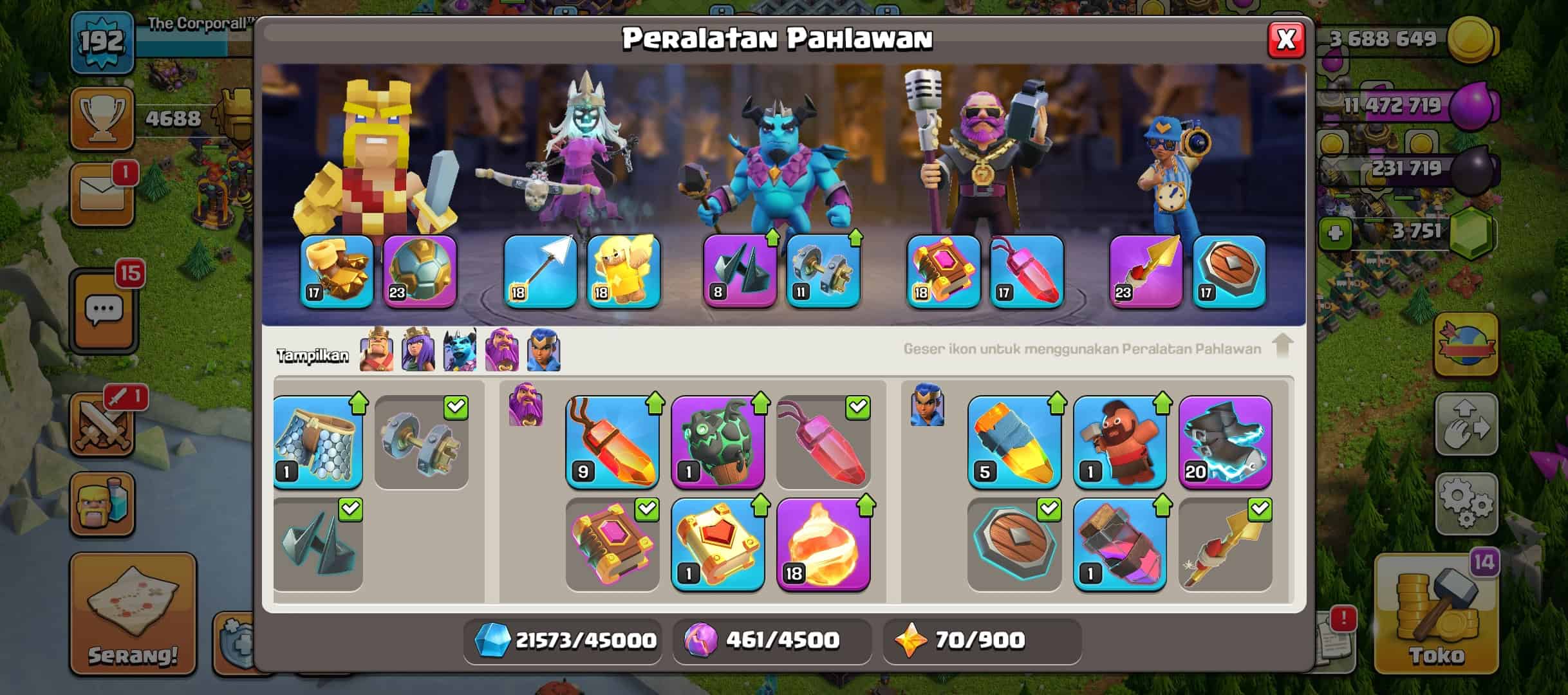Show Minion Prince equipment filter
The height and width of the screenshot is (695, 1568).
(x=460, y=350)
